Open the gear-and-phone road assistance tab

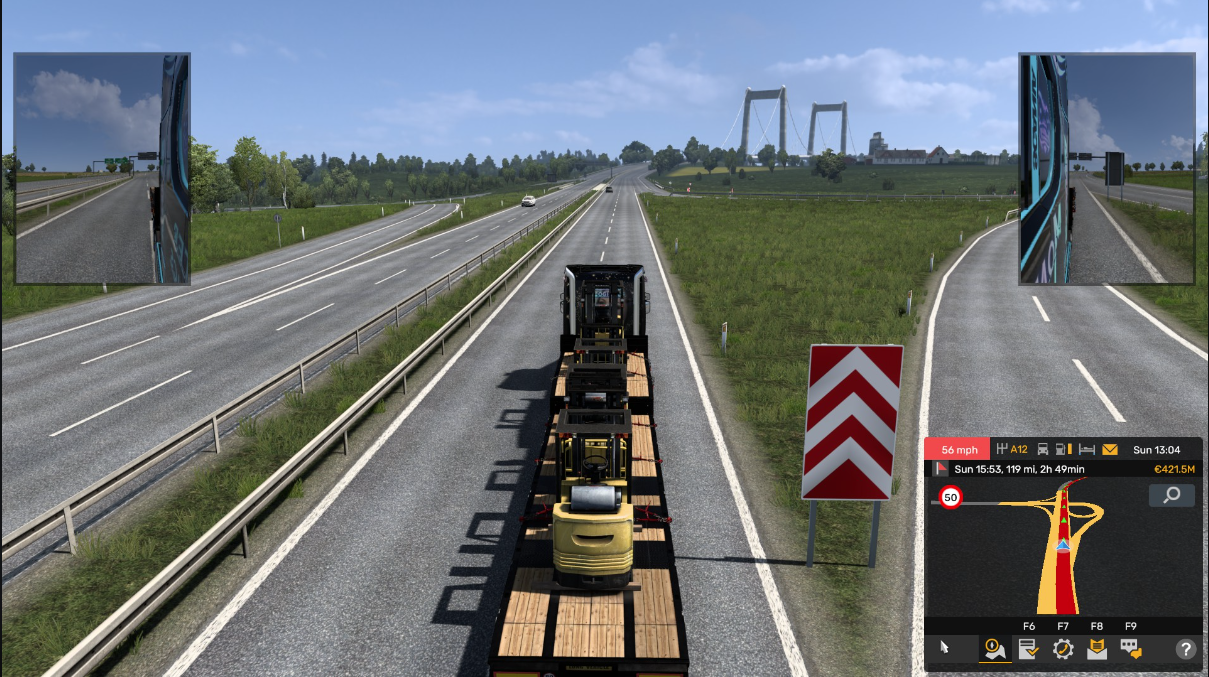click(x=1062, y=649)
